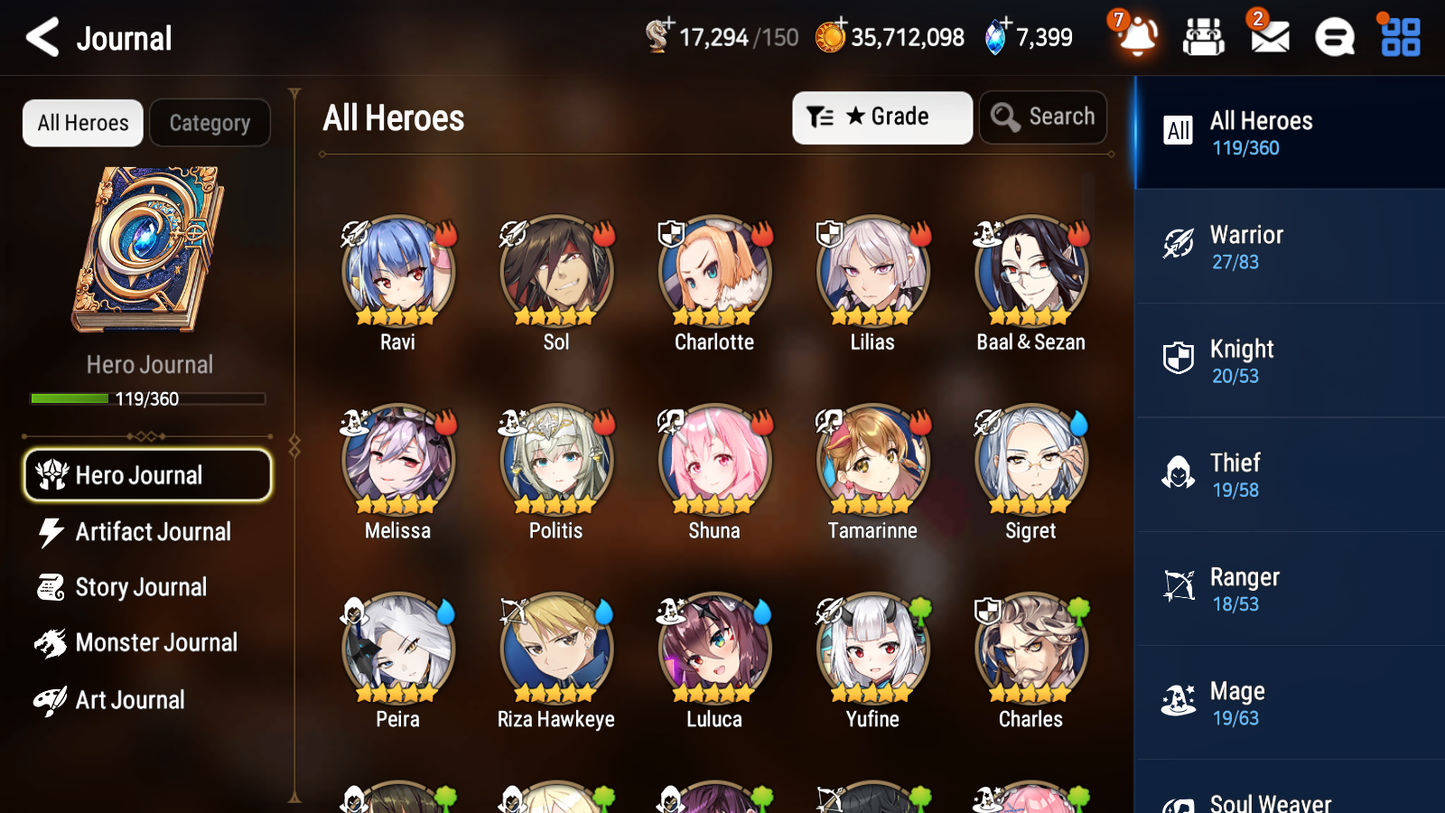Click the Hero Journal progress bar showing 119/360
Screen dimensions: 1445x813
coord(148,398)
